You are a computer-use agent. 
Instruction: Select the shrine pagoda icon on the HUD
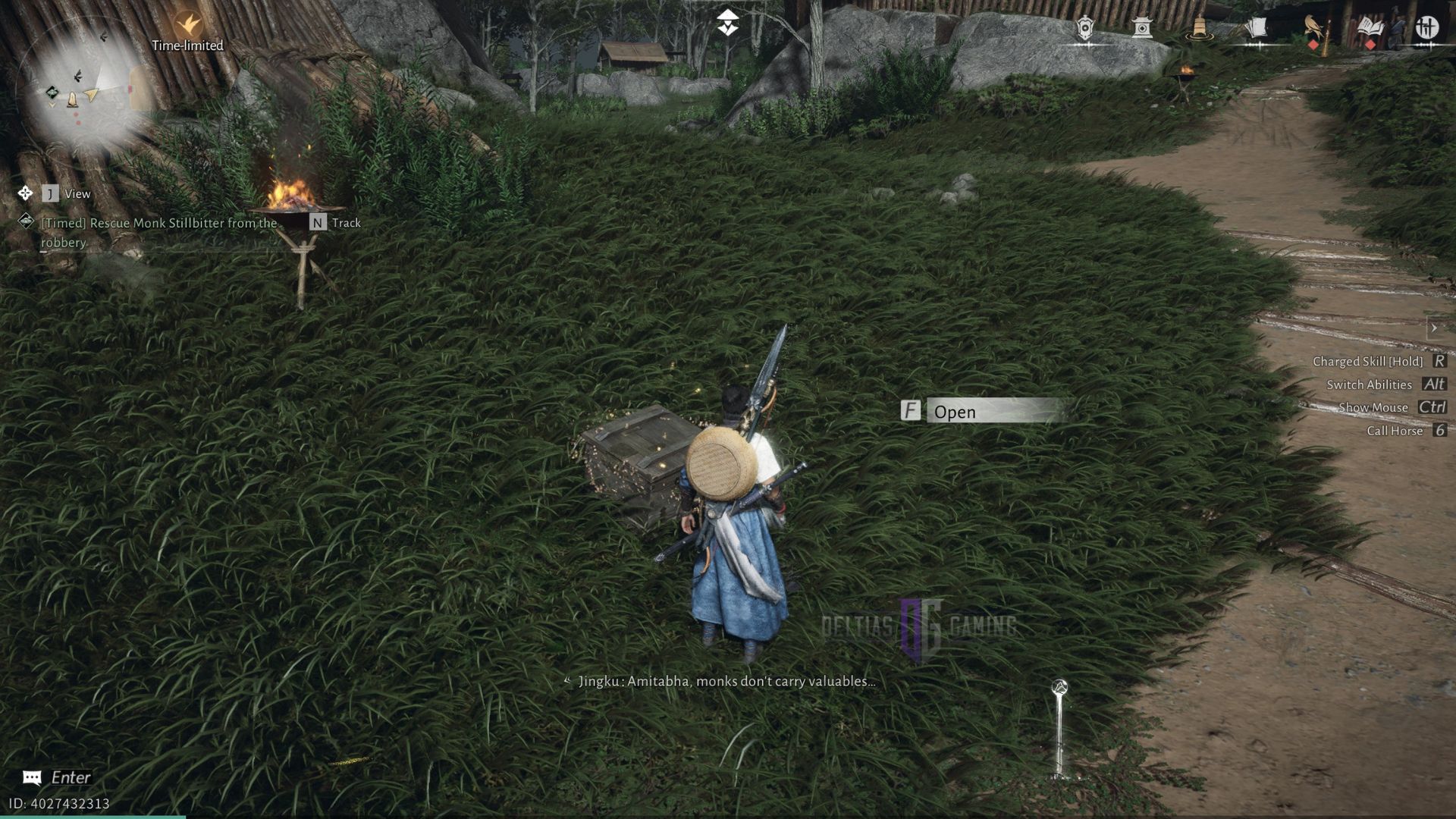[1141, 27]
